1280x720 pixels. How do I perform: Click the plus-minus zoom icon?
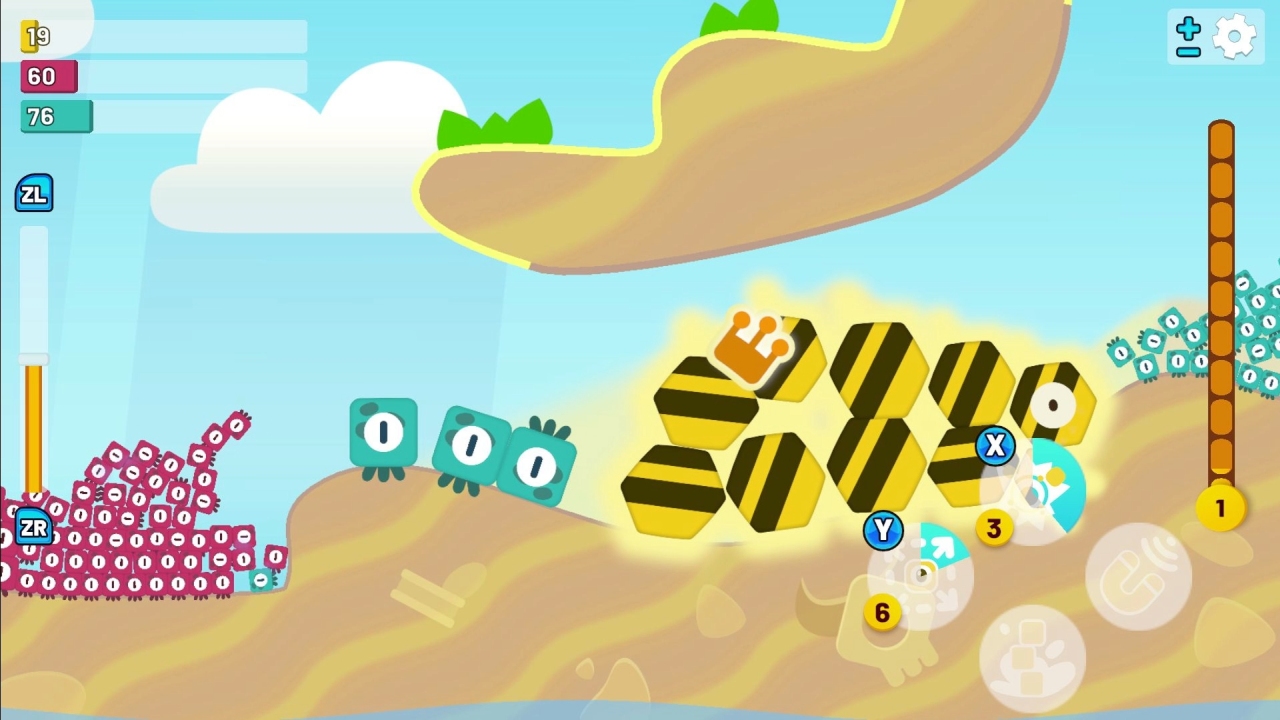1187,35
